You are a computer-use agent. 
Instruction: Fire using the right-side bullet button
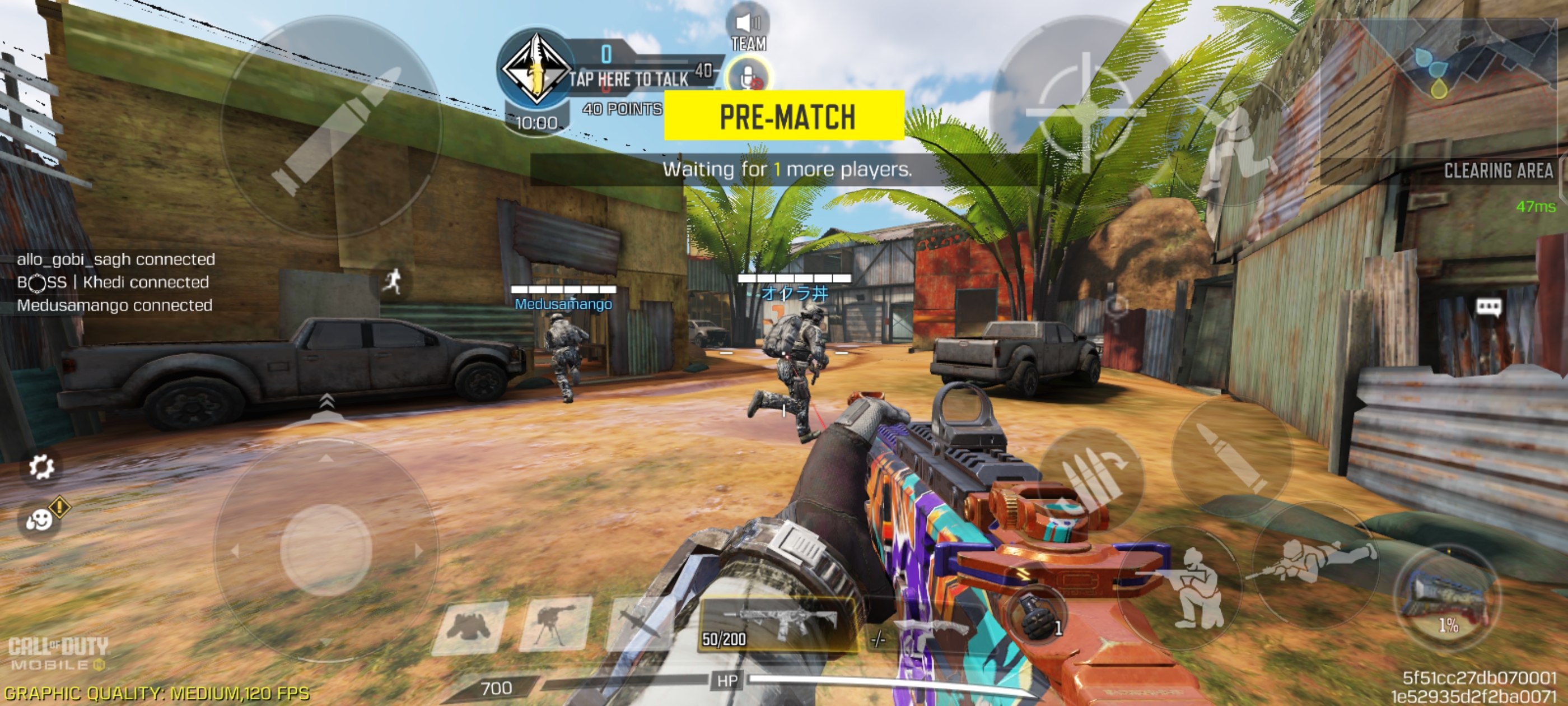click(x=1231, y=457)
